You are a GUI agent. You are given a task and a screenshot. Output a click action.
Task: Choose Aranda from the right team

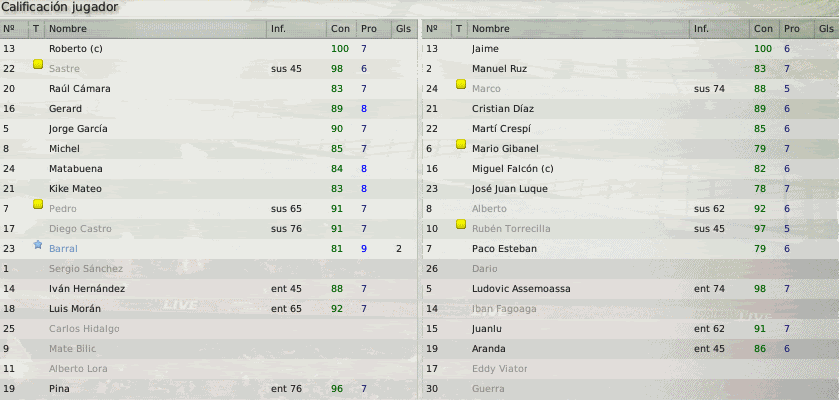pos(488,349)
